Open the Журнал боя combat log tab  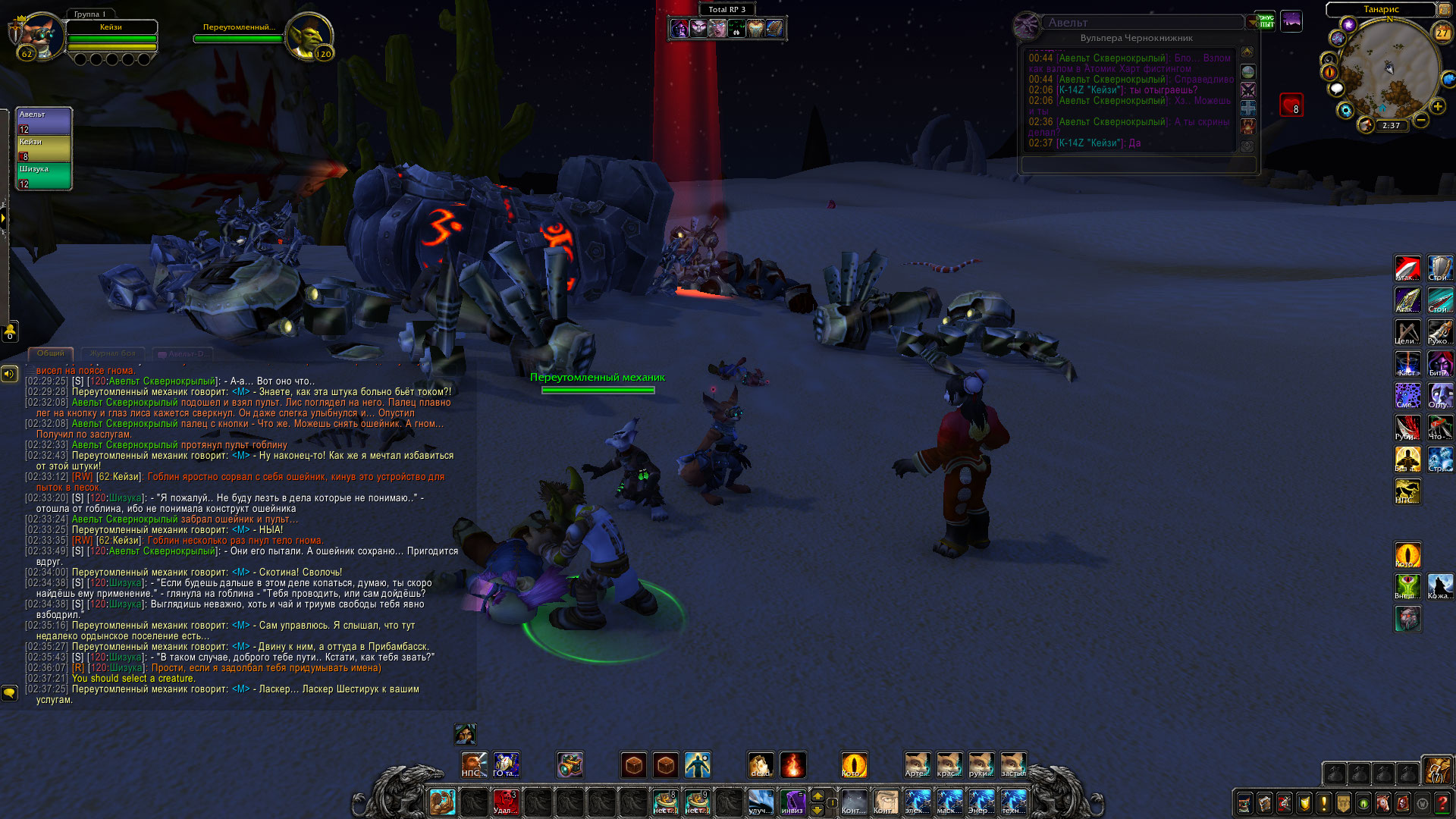(x=112, y=353)
